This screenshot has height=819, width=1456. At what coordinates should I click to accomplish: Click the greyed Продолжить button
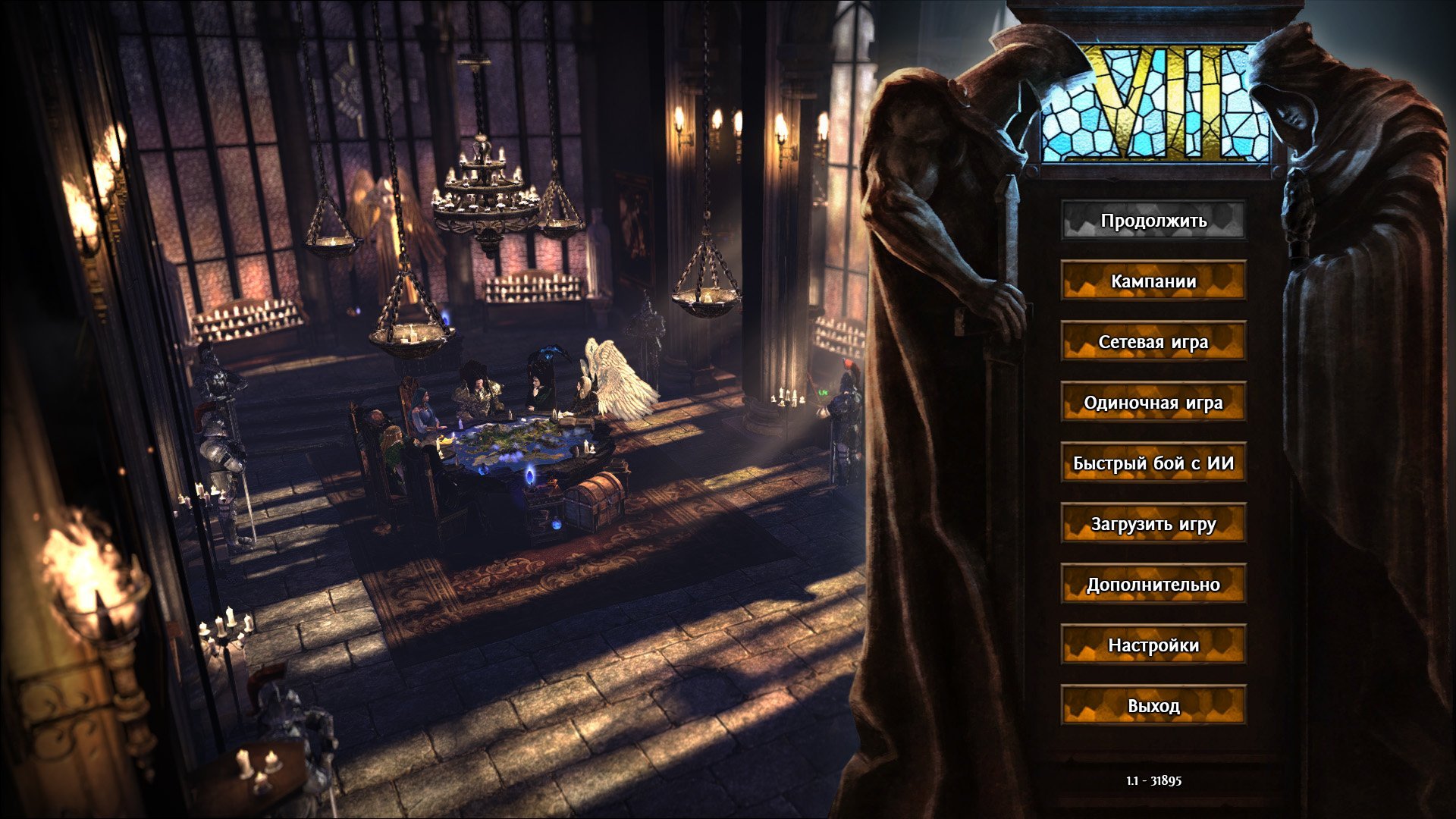1153,221
